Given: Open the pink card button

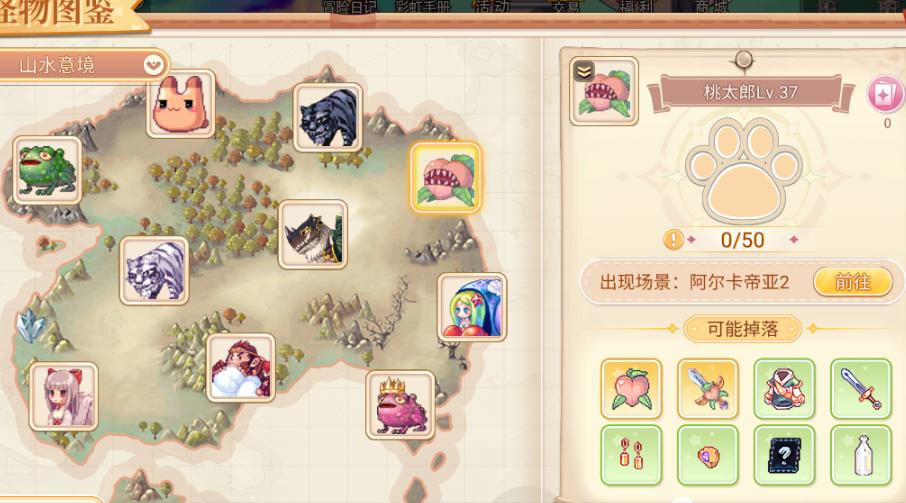Looking at the screenshot, I should 886,95.
